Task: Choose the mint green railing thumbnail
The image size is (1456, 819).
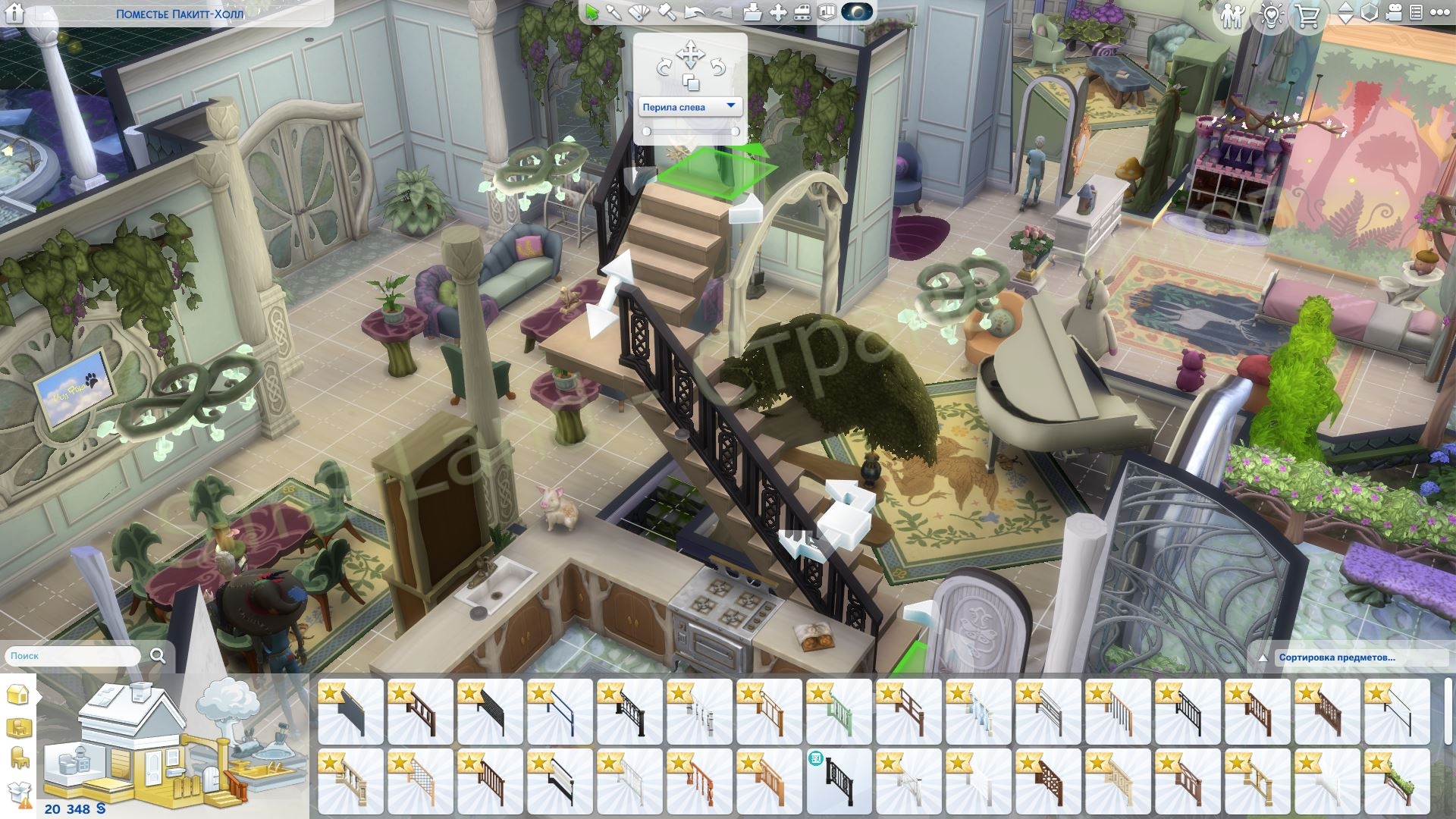Action: pos(839,711)
